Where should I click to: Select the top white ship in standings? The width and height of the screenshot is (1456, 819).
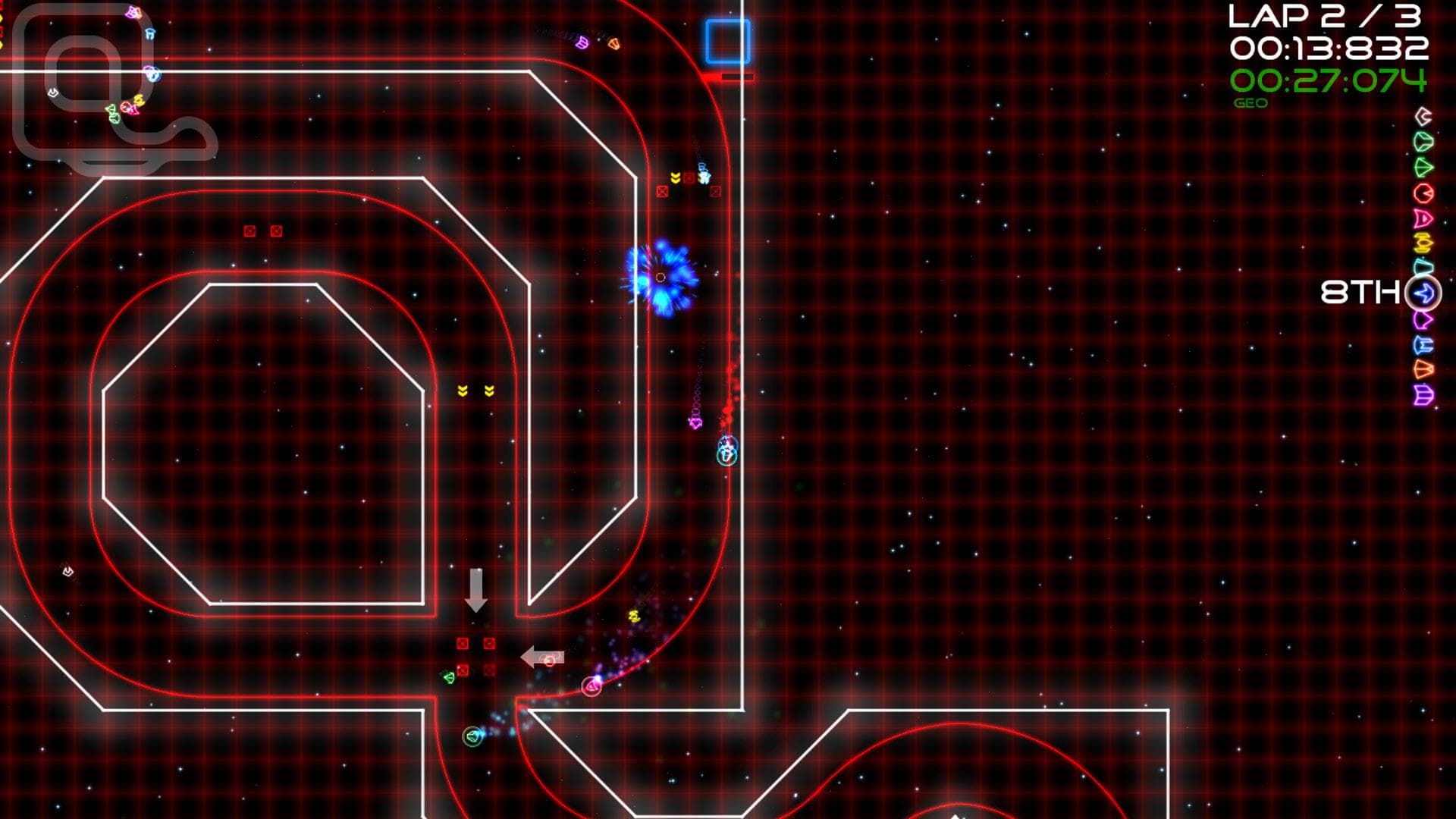click(x=1422, y=117)
